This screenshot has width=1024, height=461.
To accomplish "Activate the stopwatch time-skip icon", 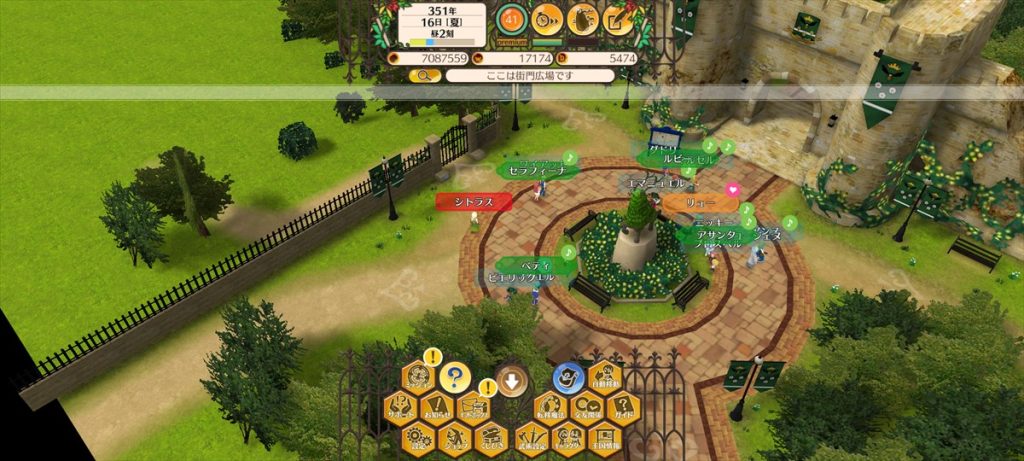I will click(547, 18).
